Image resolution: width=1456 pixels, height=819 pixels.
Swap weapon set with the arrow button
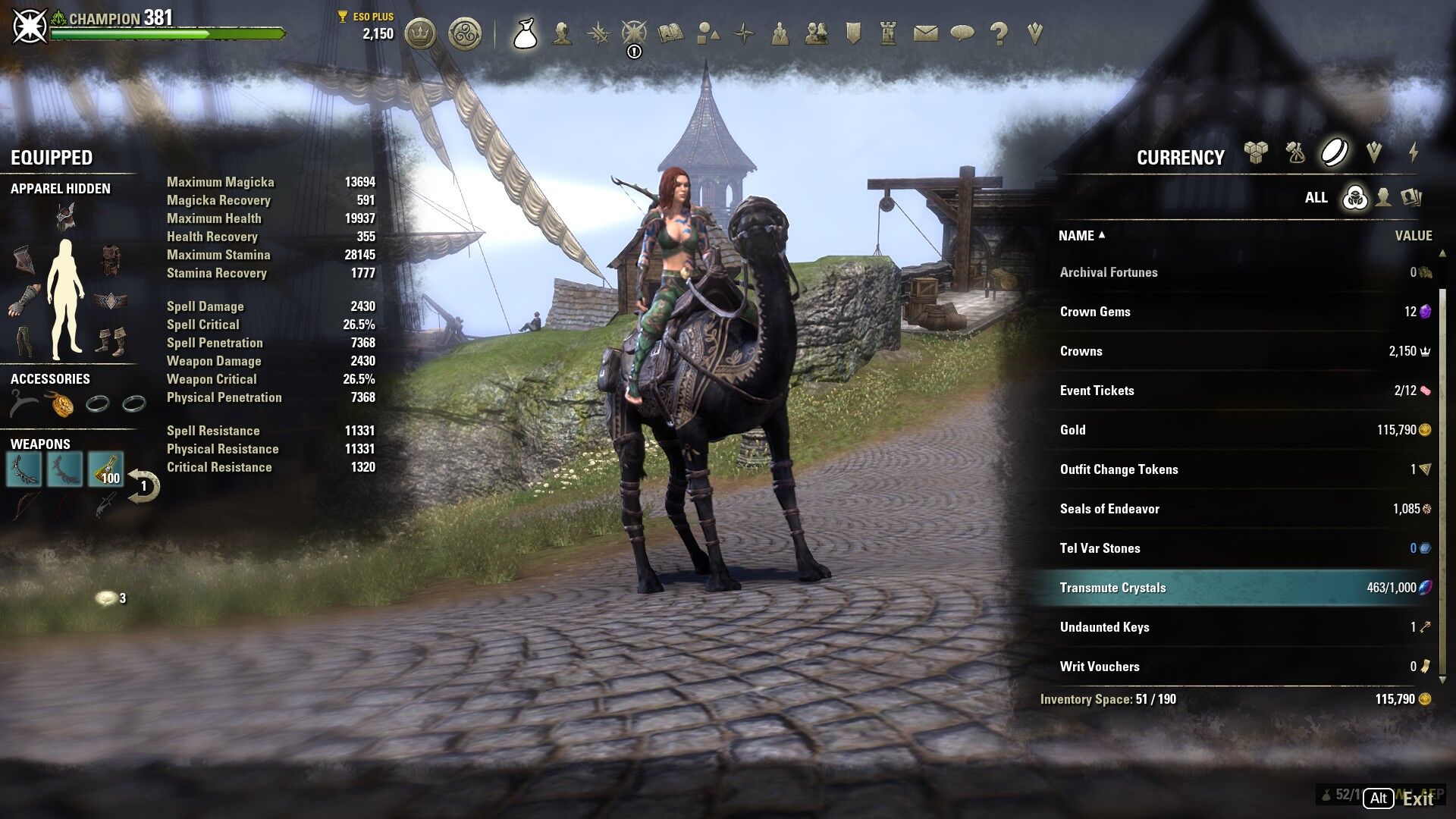(x=143, y=486)
